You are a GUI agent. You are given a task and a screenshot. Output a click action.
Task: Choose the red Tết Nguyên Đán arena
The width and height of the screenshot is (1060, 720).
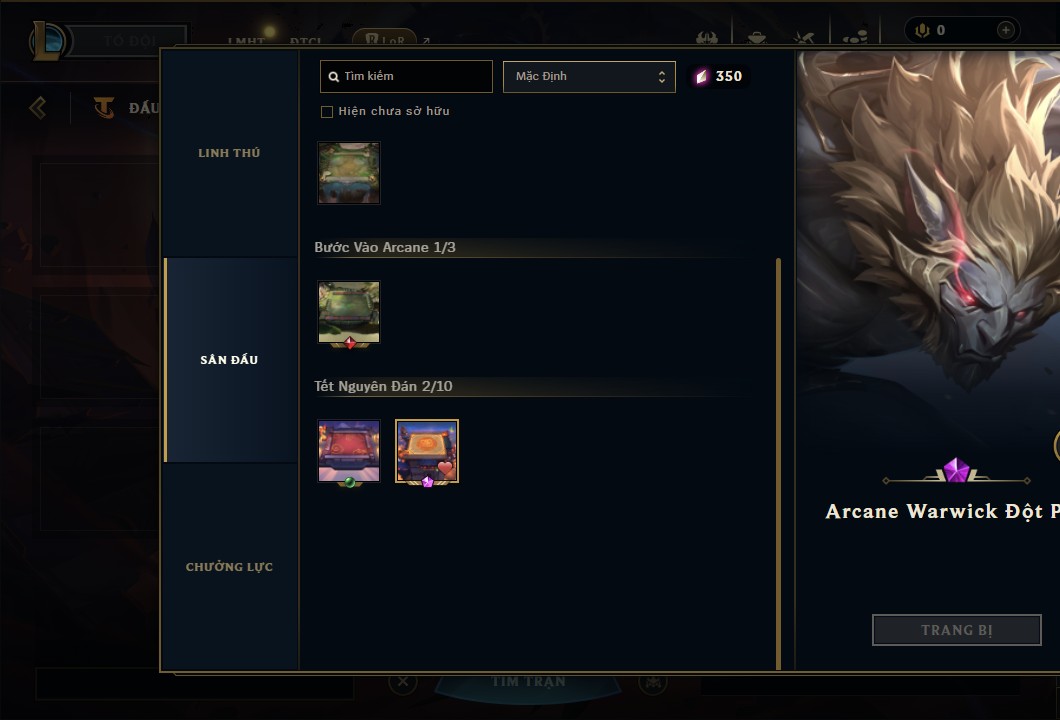[349, 451]
